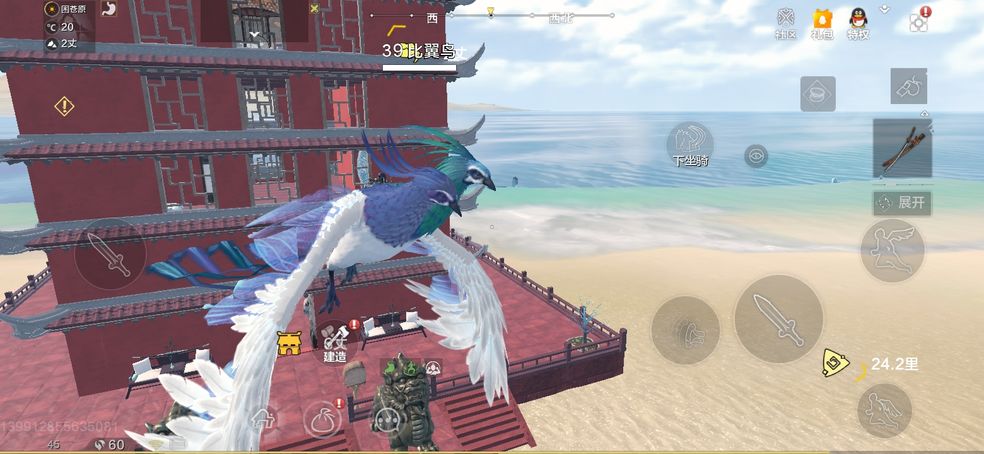This screenshot has height=454, width=984.
Task: Expand the small arrow under top-right icons
Action: [884, 8]
